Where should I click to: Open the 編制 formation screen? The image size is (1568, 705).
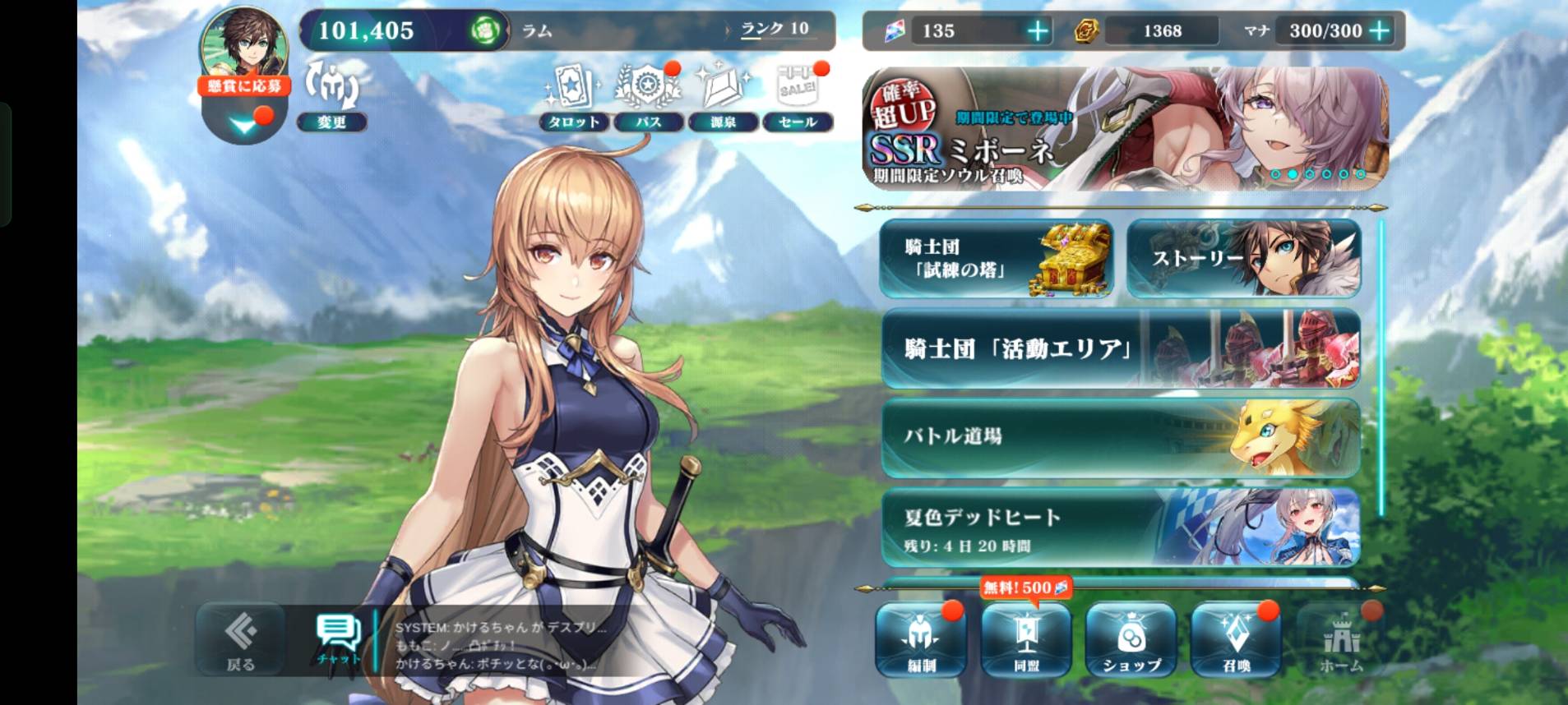click(921, 640)
